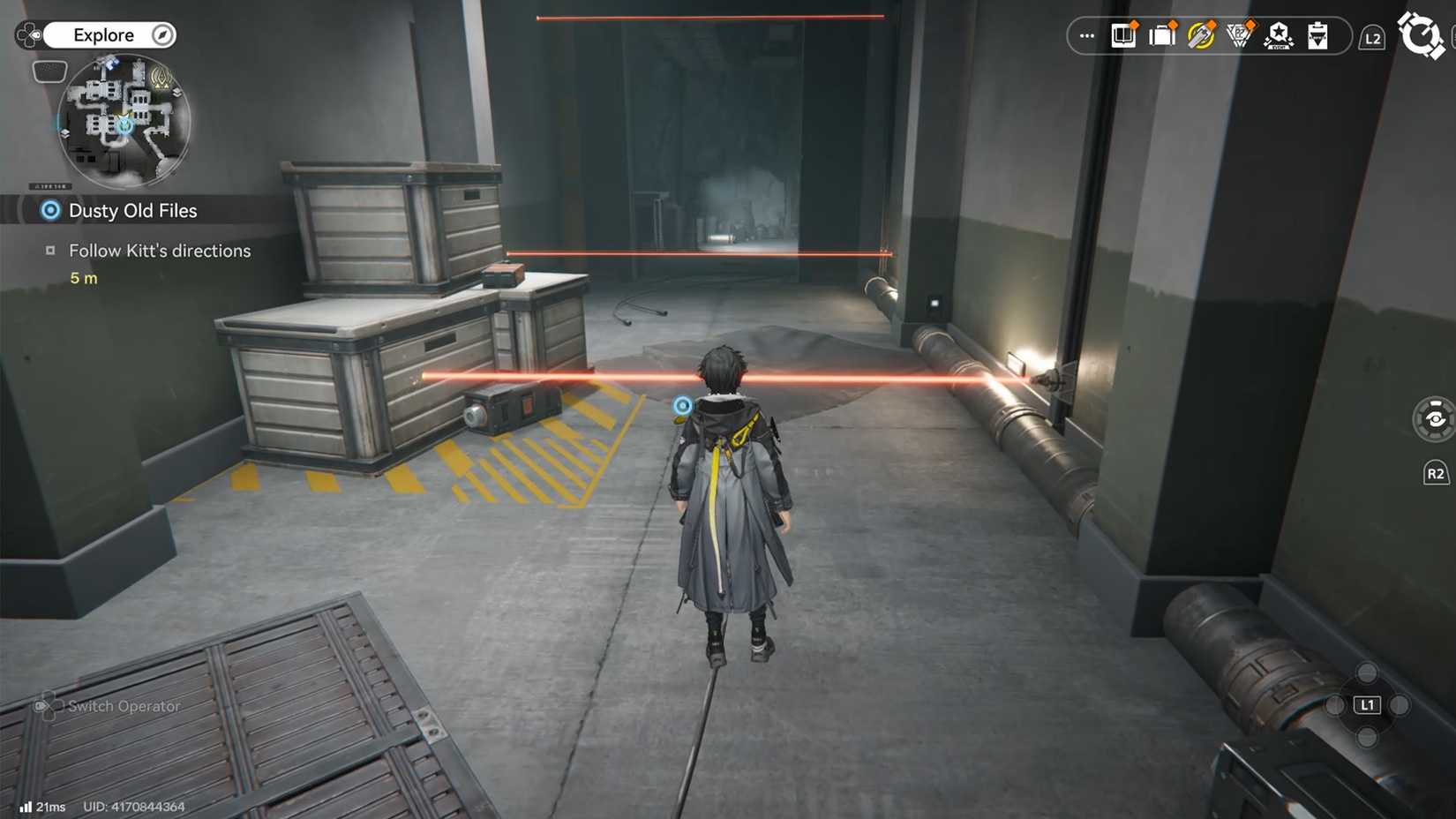Open the star emblem achievements icon

(x=1279, y=35)
